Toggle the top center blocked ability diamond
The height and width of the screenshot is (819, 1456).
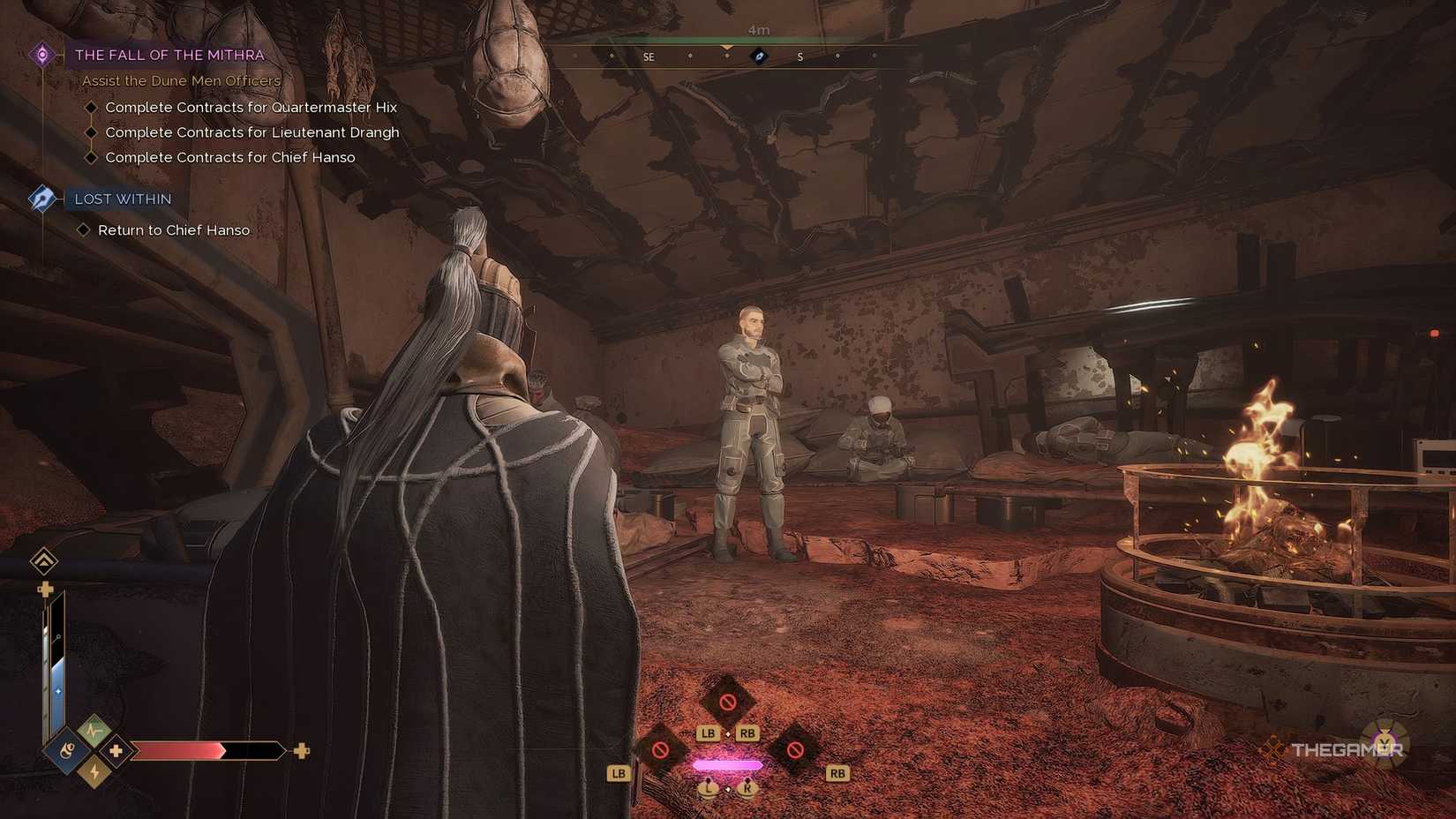727,702
